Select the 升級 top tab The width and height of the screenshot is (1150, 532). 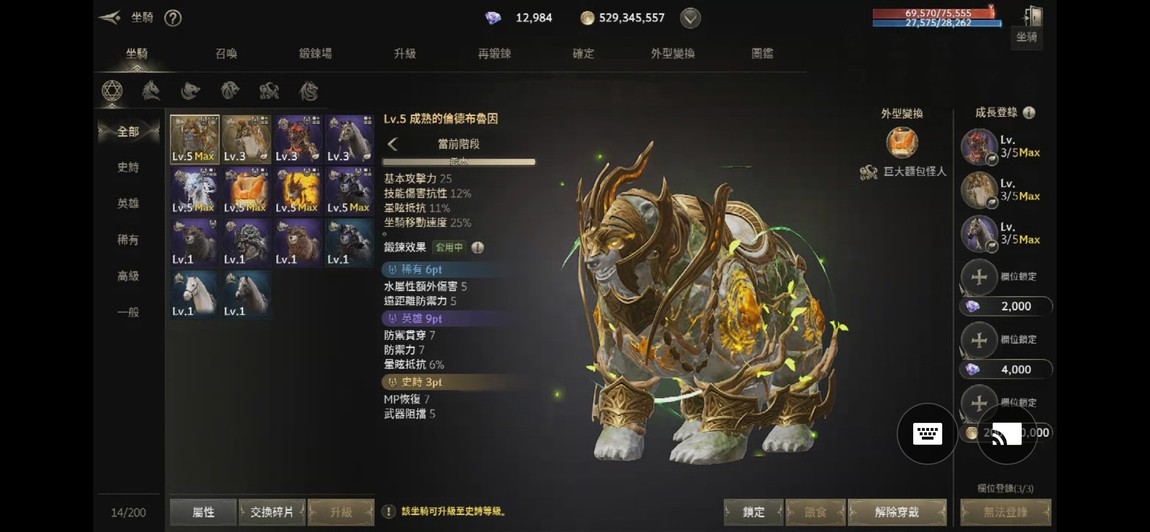coord(405,53)
